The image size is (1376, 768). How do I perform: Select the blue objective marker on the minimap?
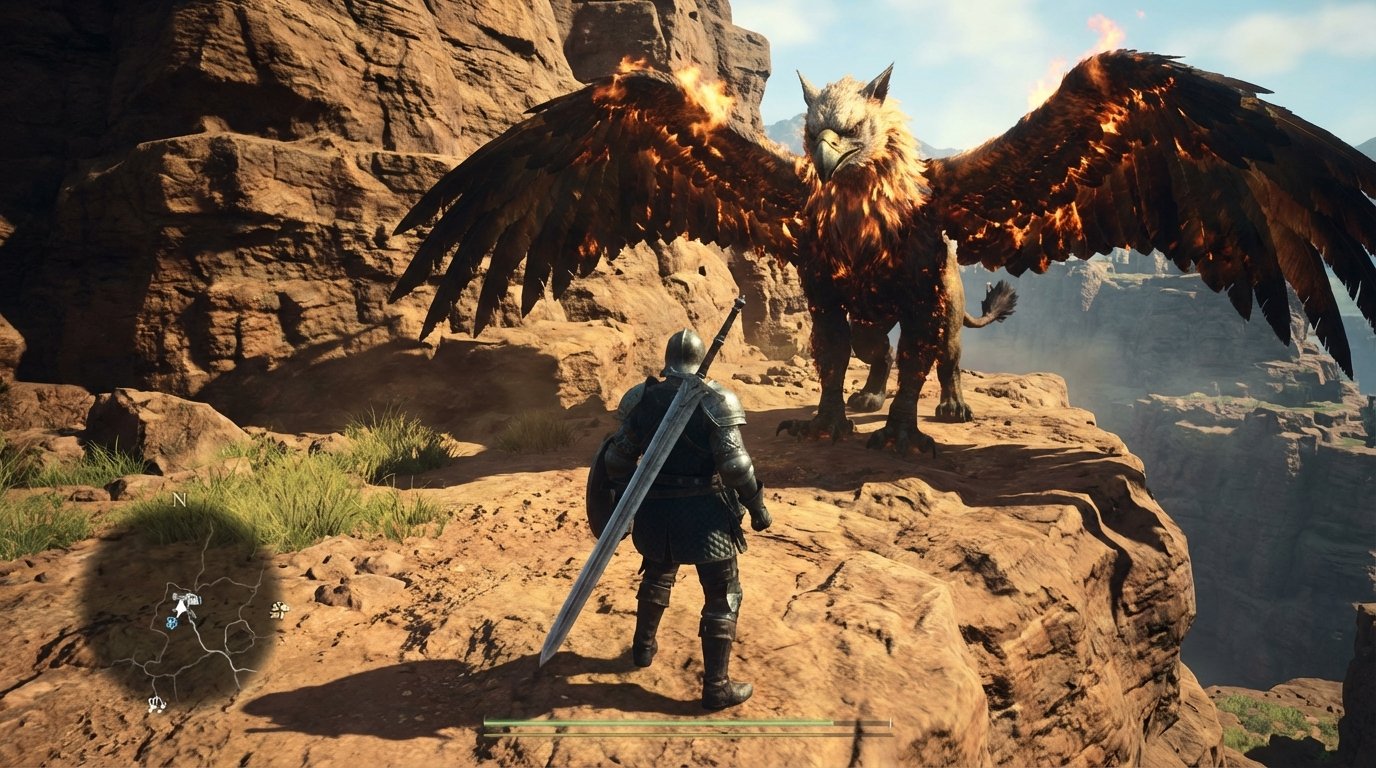[x=171, y=620]
